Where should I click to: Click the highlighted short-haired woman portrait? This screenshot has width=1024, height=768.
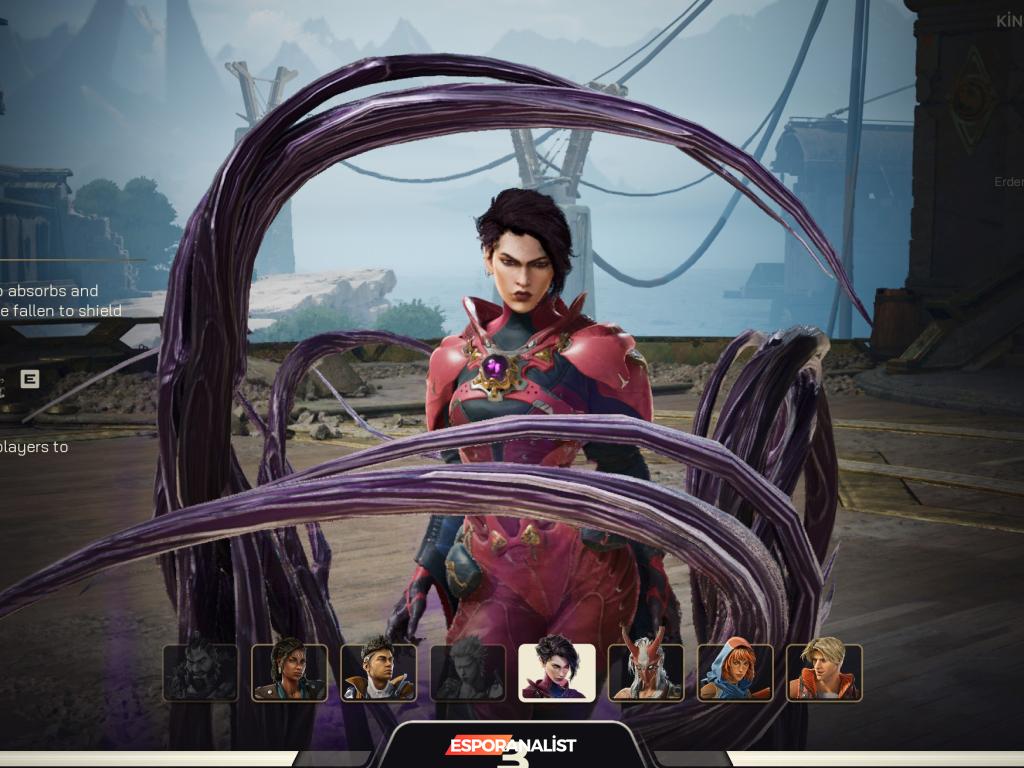pyautogui.click(x=556, y=672)
